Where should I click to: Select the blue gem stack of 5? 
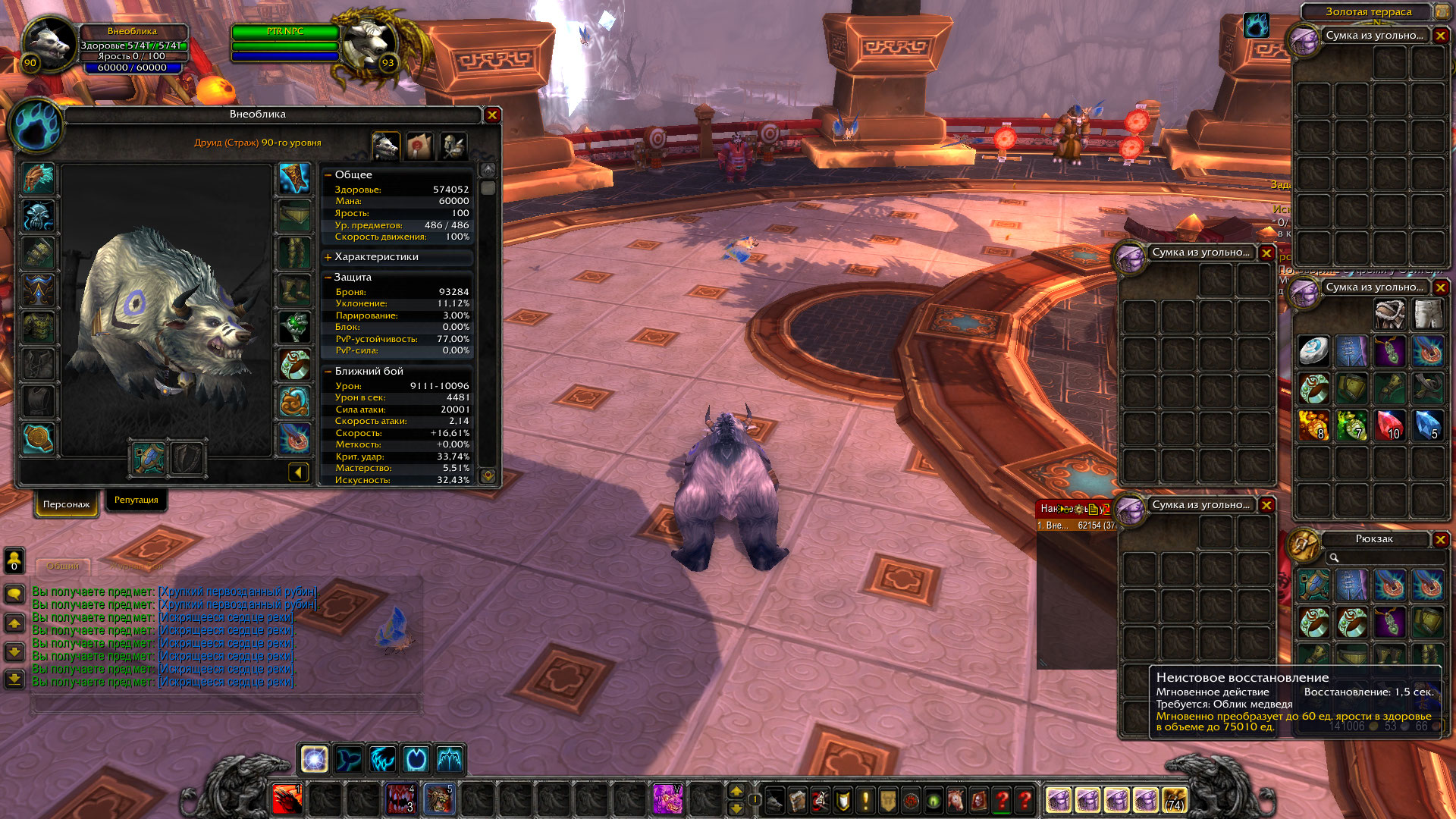coord(1427,425)
